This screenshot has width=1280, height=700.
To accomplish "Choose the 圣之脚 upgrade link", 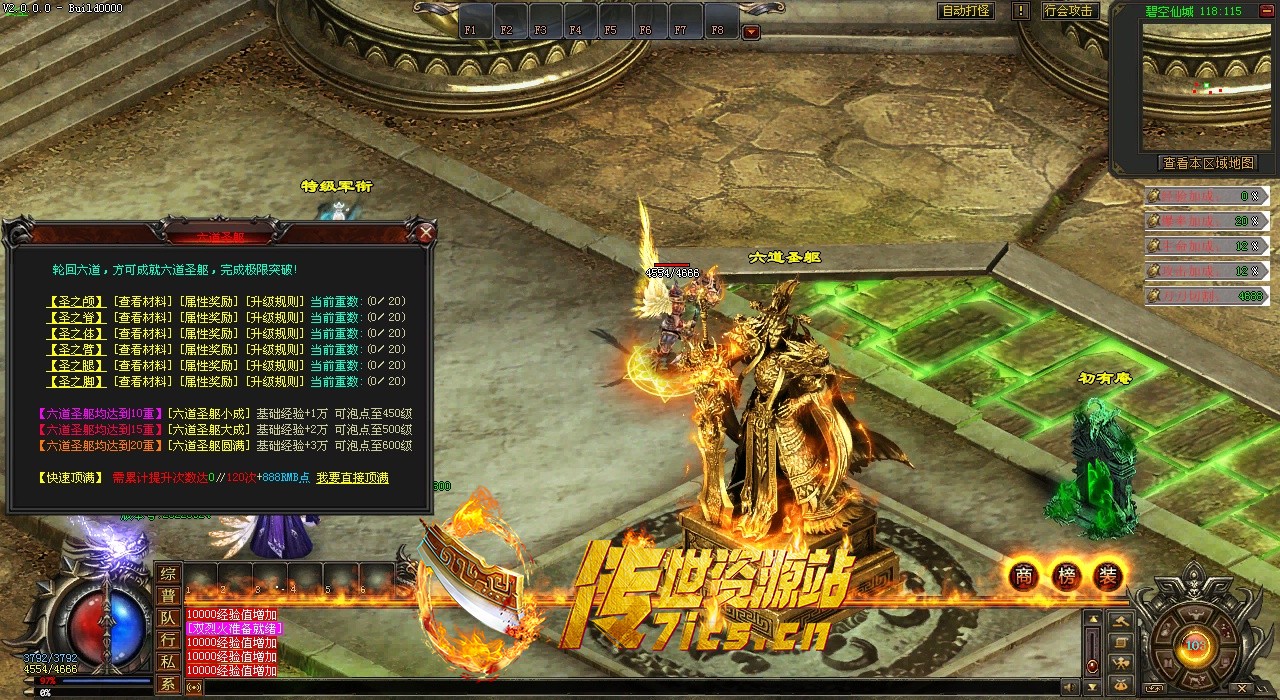I will (x=76, y=381).
